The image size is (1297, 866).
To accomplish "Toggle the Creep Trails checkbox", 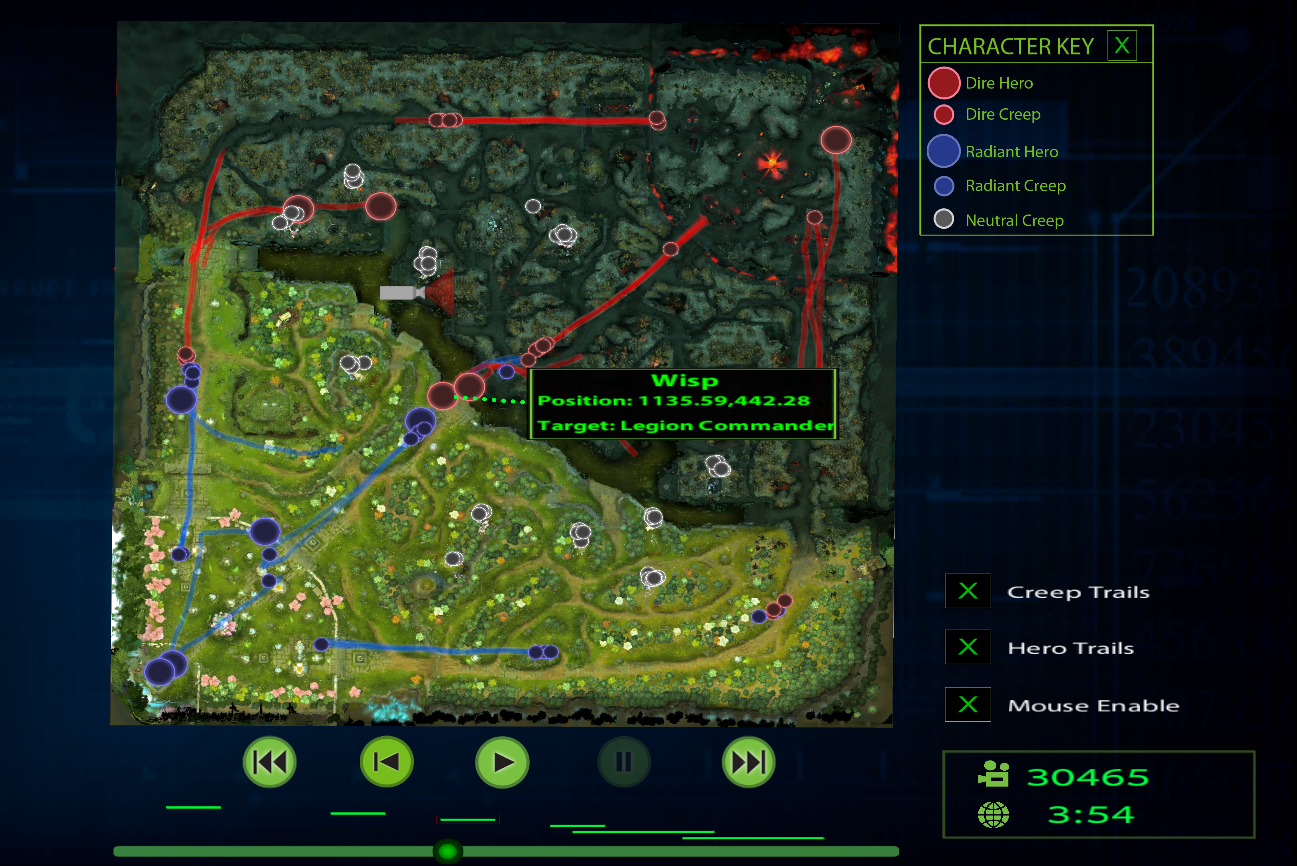I will (x=967, y=591).
